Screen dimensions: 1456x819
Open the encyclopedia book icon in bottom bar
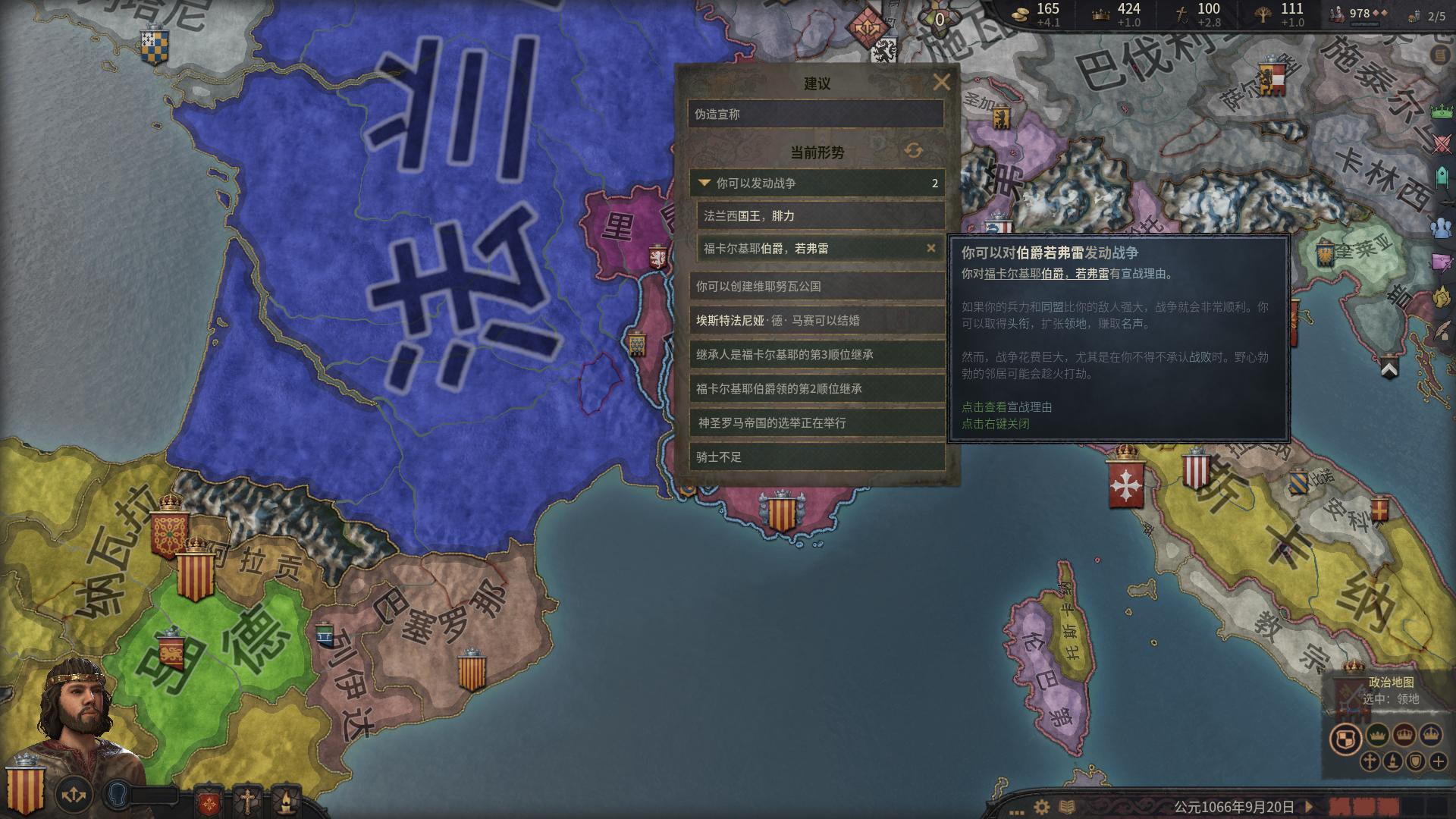click(1068, 807)
